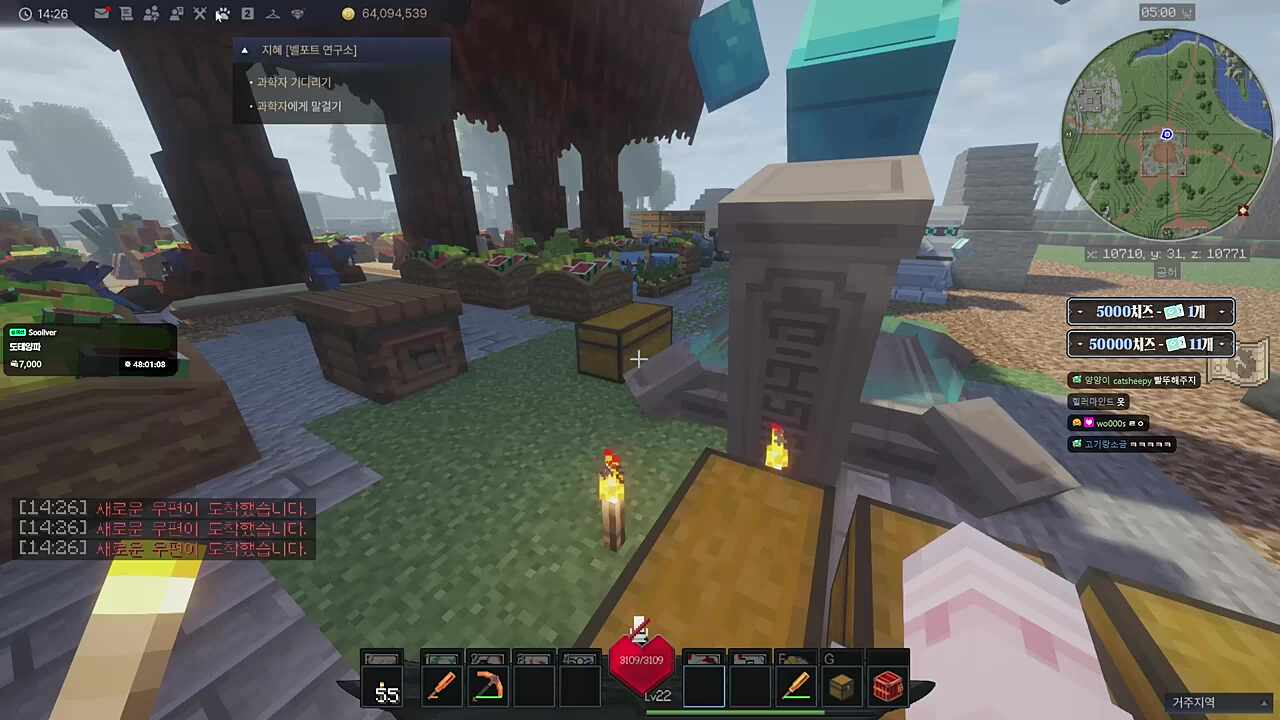Viewport: 1280px width, 720px height.
Task: Click the red marker on minimap edge
Action: tap(1243, 211)
